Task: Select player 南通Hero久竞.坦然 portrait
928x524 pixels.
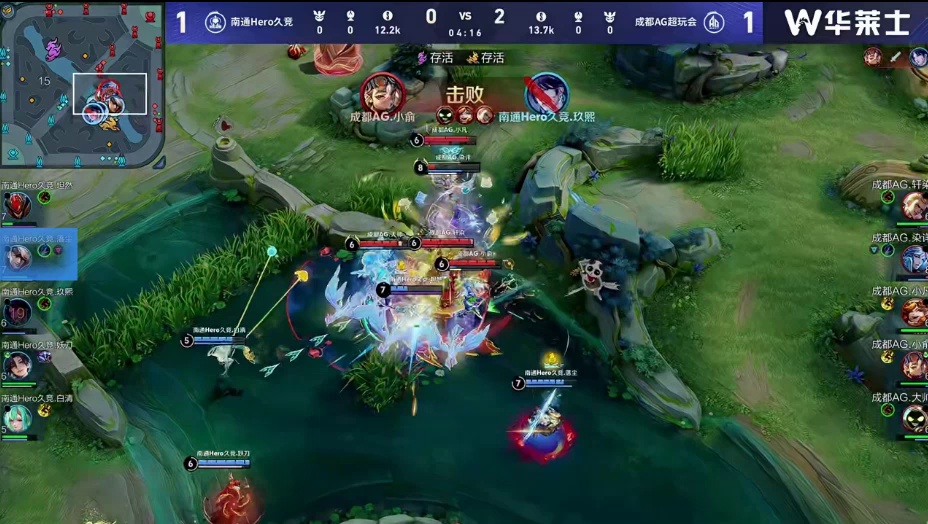Action: point(17,208)
